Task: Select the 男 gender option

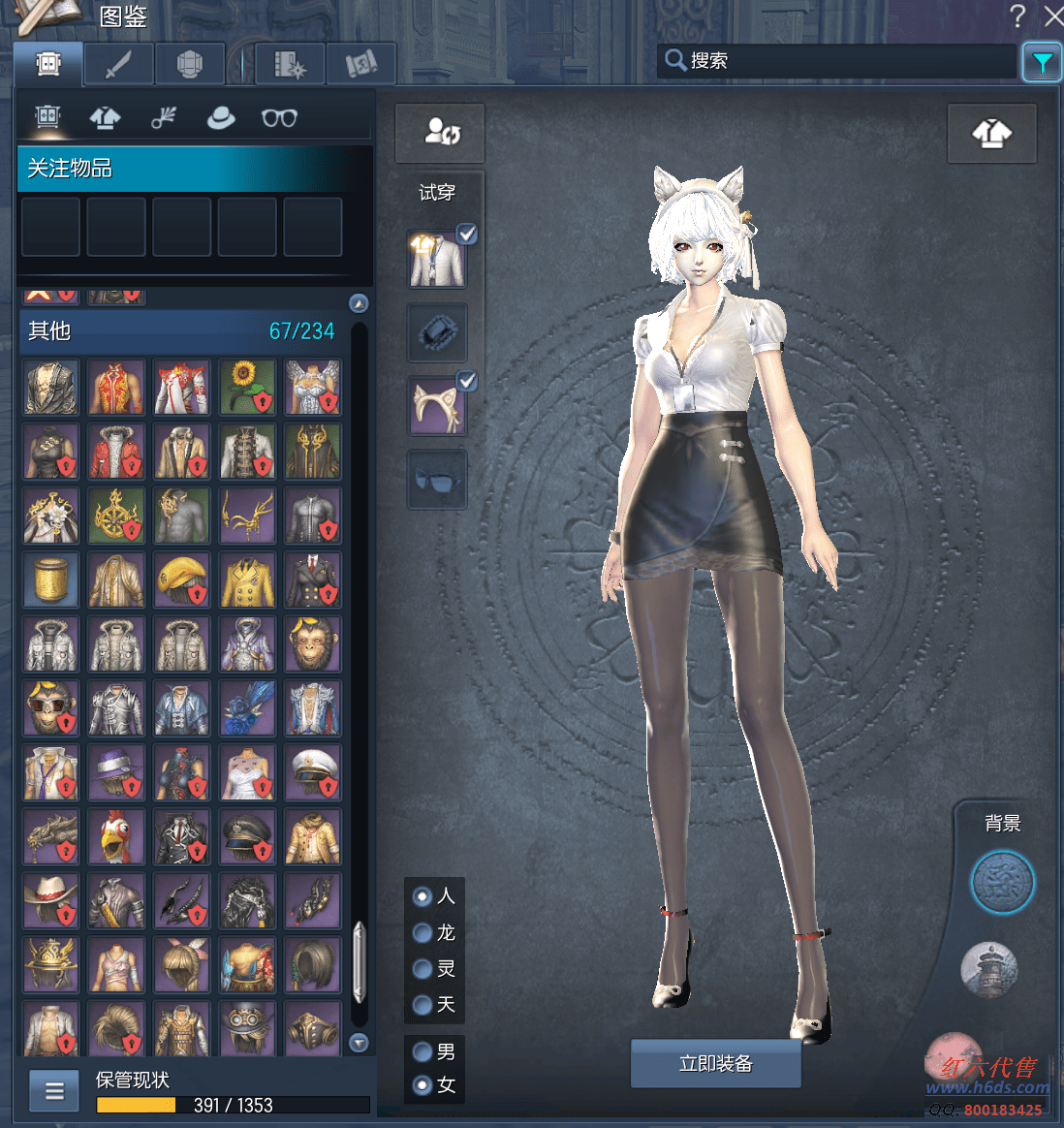Action: [x=422, y=1051]
